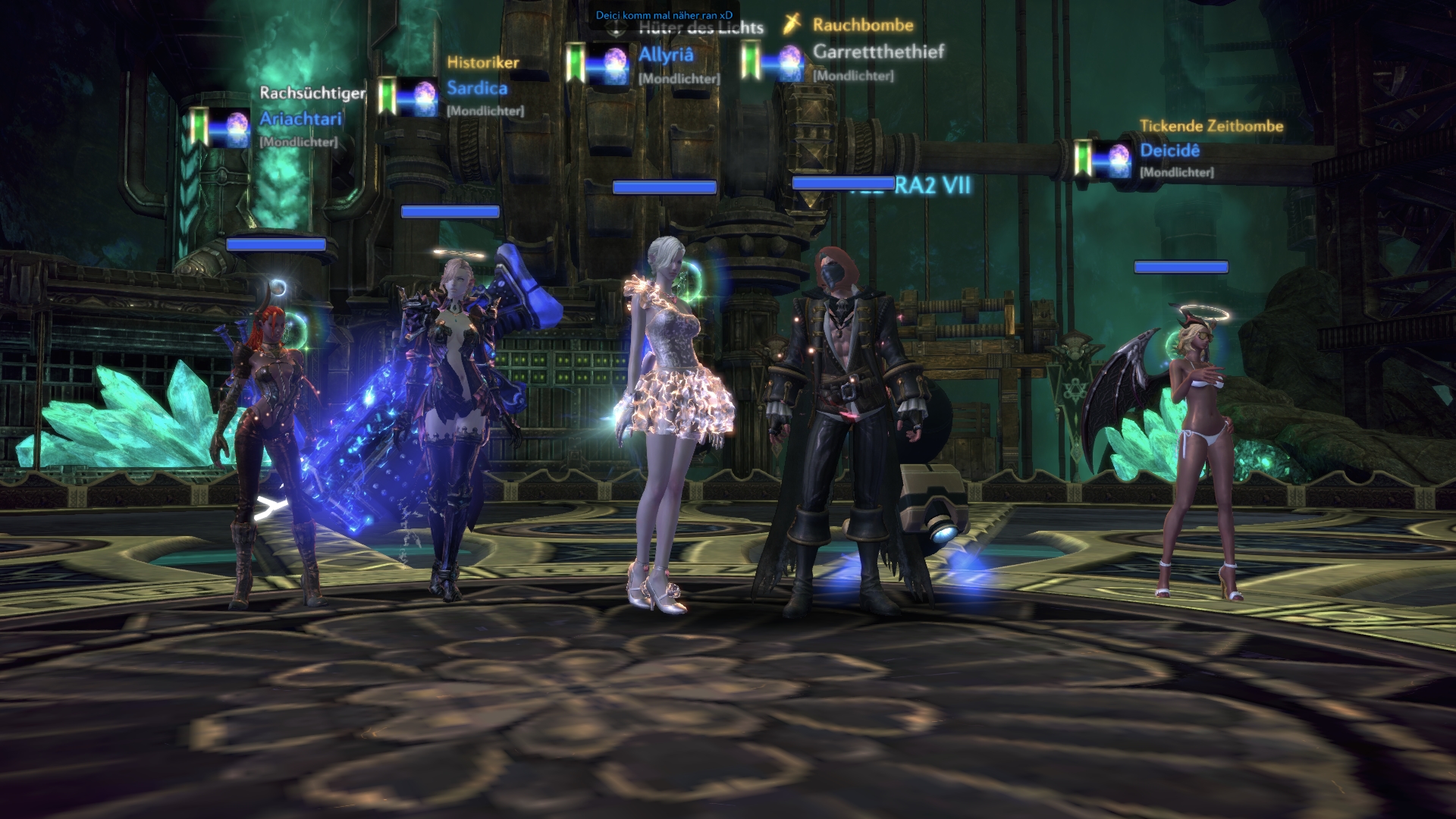Target Deicidê's player nameplate
Image resolution: width=1456 pixels, height=819 pixels.
point(1169,150)
